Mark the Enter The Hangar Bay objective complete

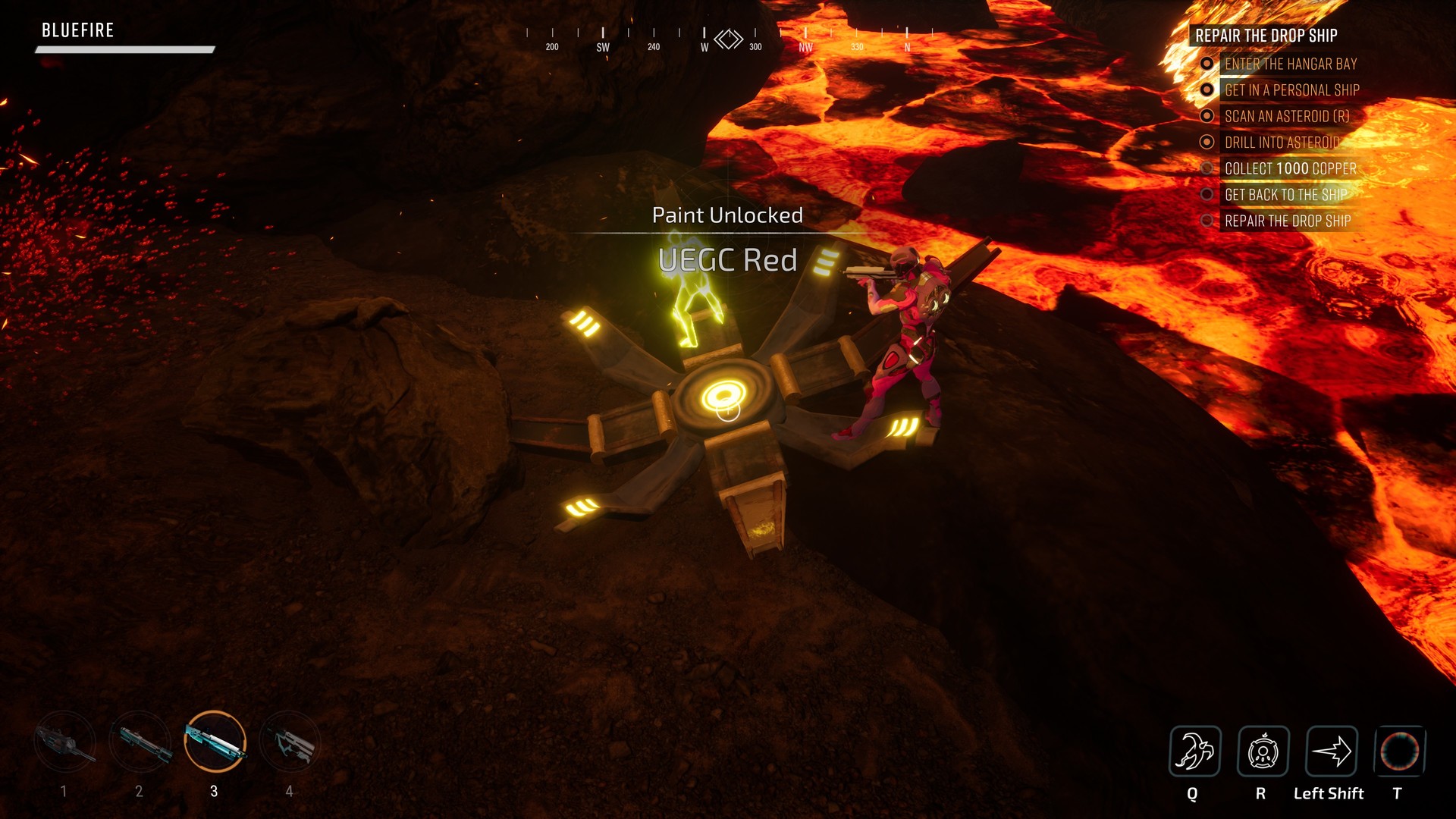(x=1209, y=64)
